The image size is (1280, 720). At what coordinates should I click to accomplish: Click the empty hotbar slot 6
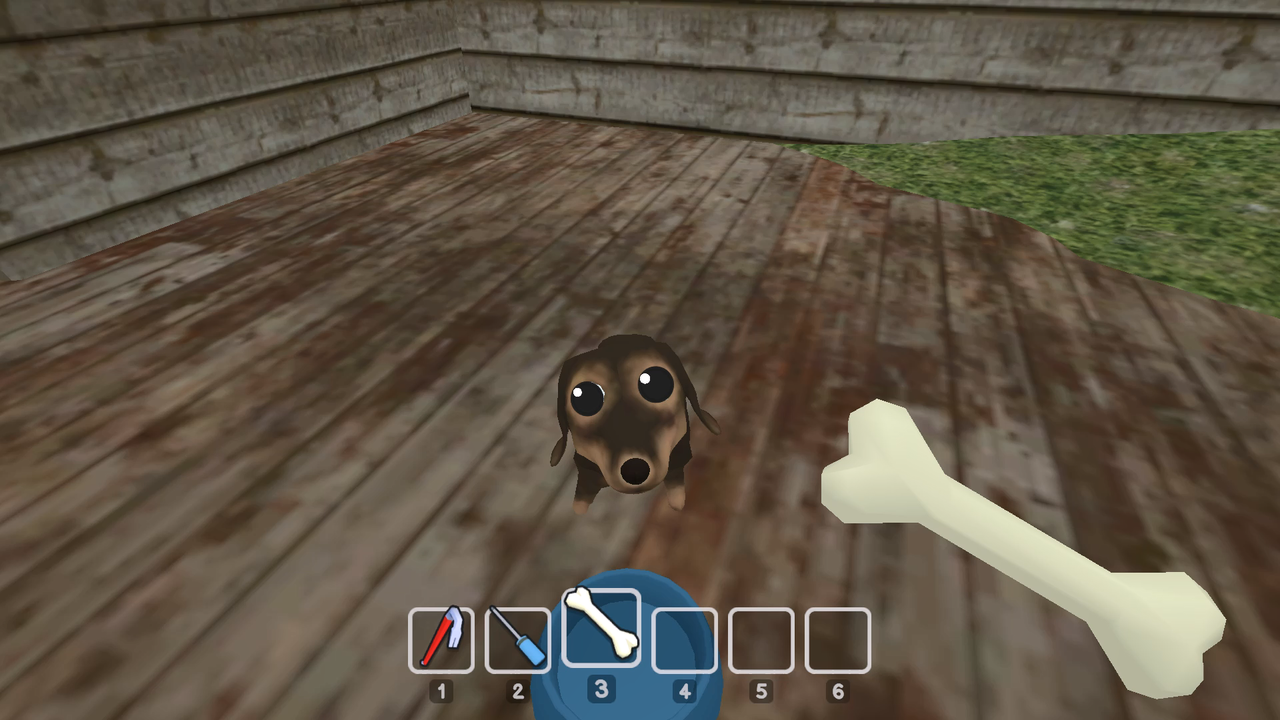click(837, 638)
